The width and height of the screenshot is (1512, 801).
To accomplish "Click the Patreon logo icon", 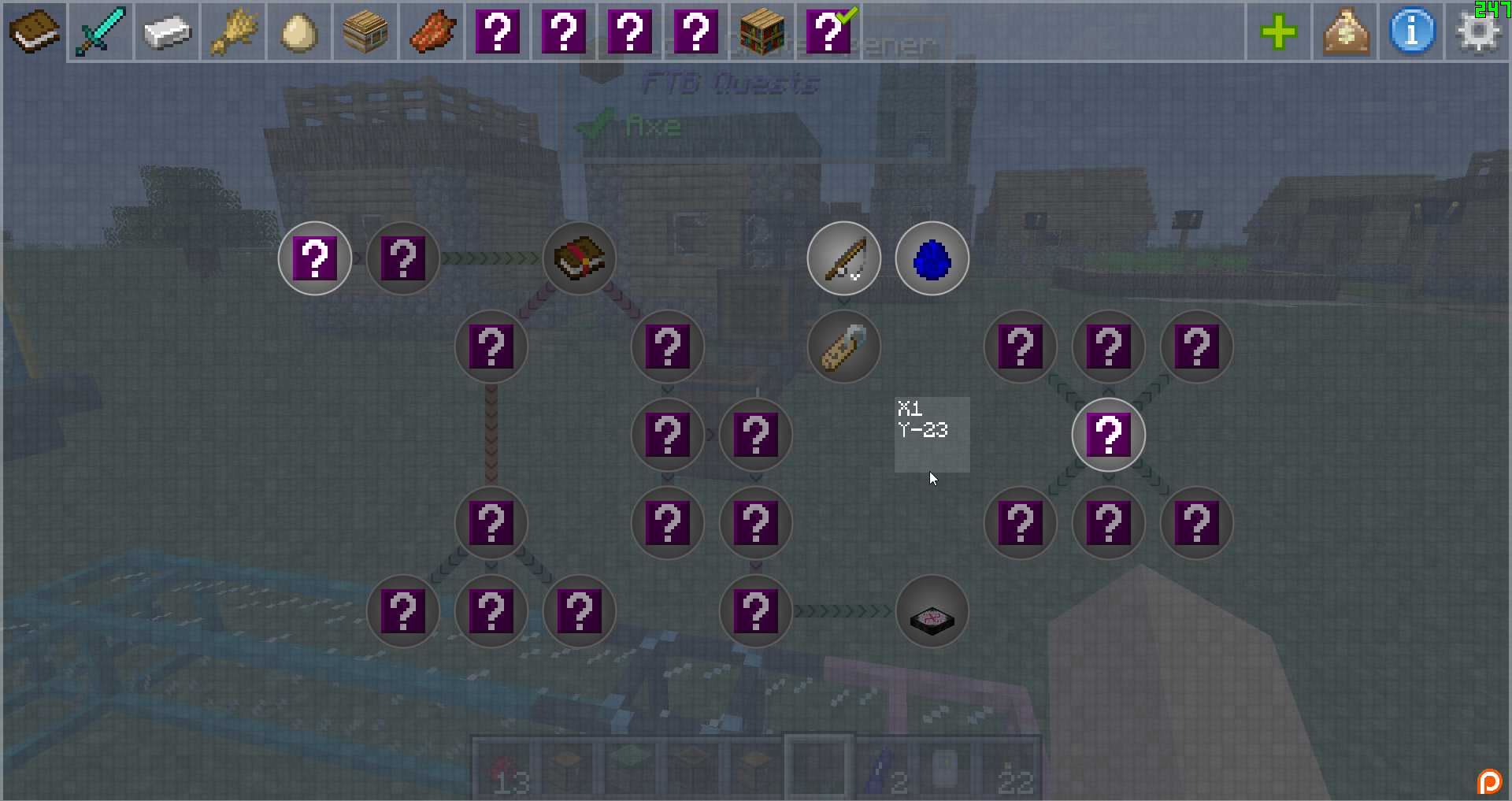I will click(x=1489, y=781).
